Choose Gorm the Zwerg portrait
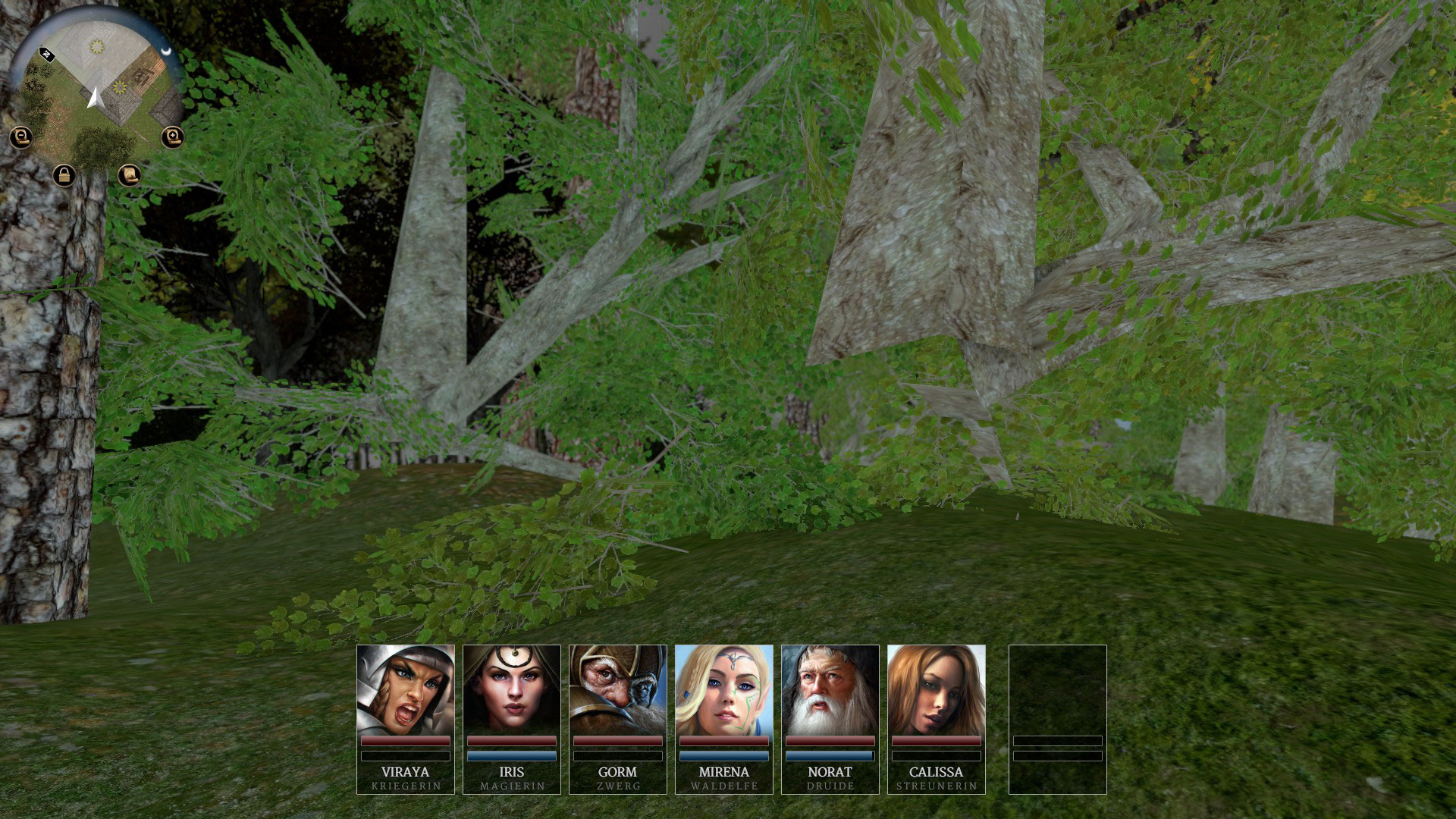The height and width of the screenshot is (819, 1456). click(x=618, y=690)
